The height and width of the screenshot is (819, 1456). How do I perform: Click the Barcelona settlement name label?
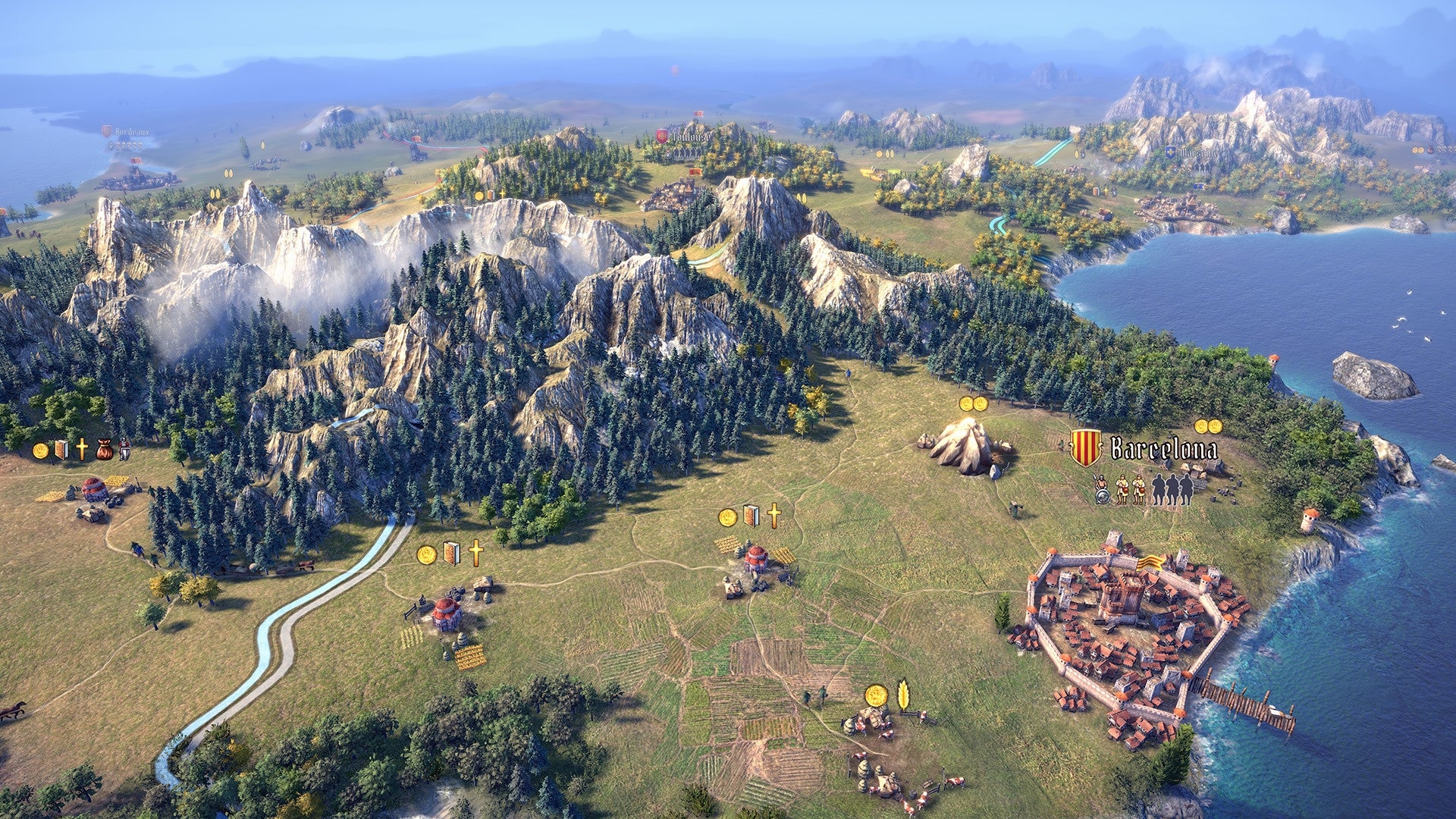(1164, 447)
